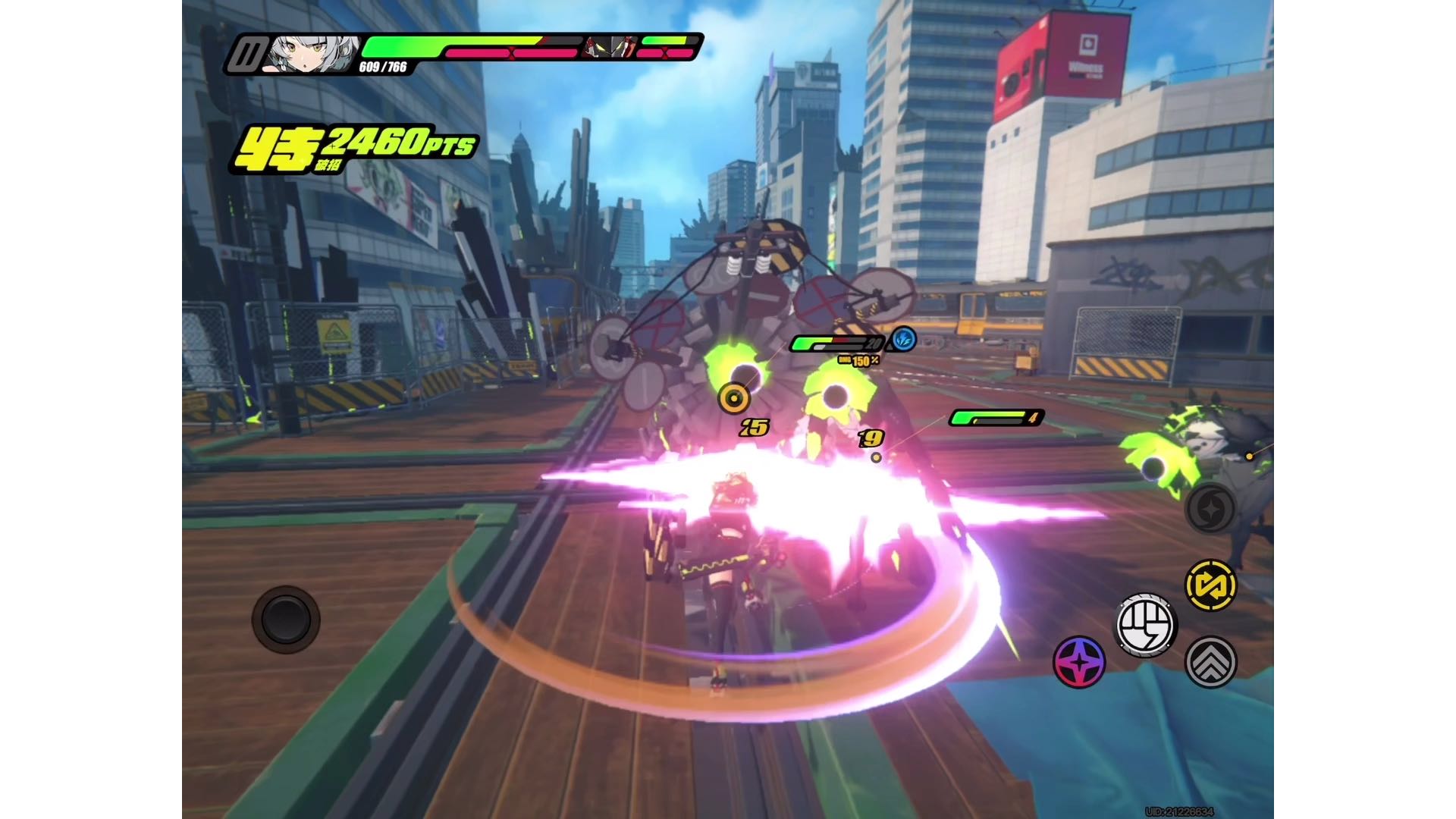Viewport: 1456px width, 819px height.
Task: Use the dark ultimate ability button
Action: 1210,508
